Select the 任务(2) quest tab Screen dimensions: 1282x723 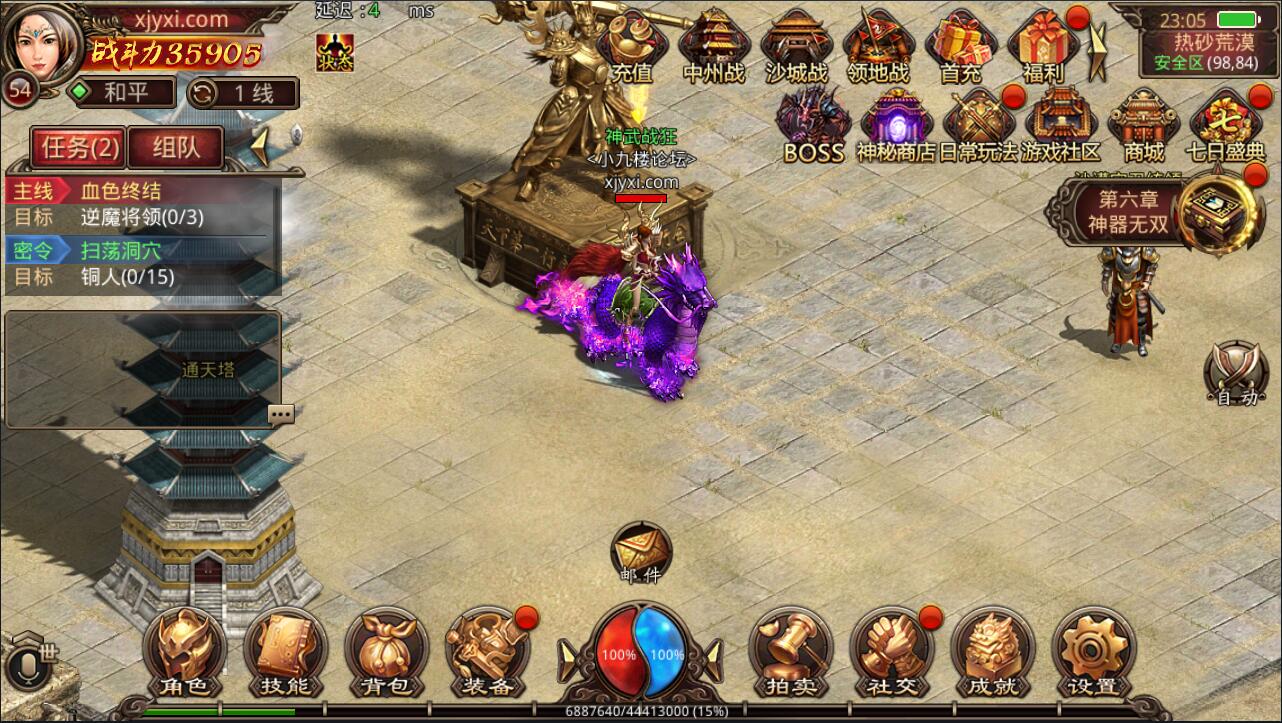[79, 147]
